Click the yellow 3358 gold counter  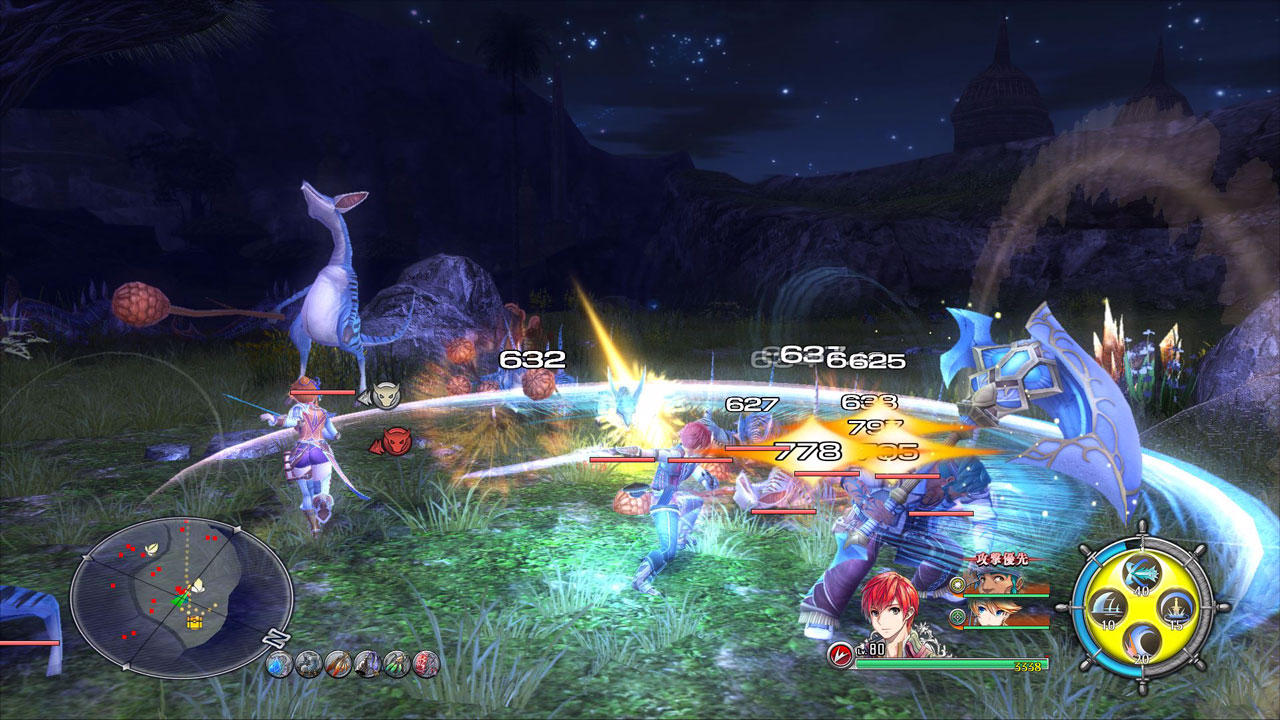(1028, 665)
